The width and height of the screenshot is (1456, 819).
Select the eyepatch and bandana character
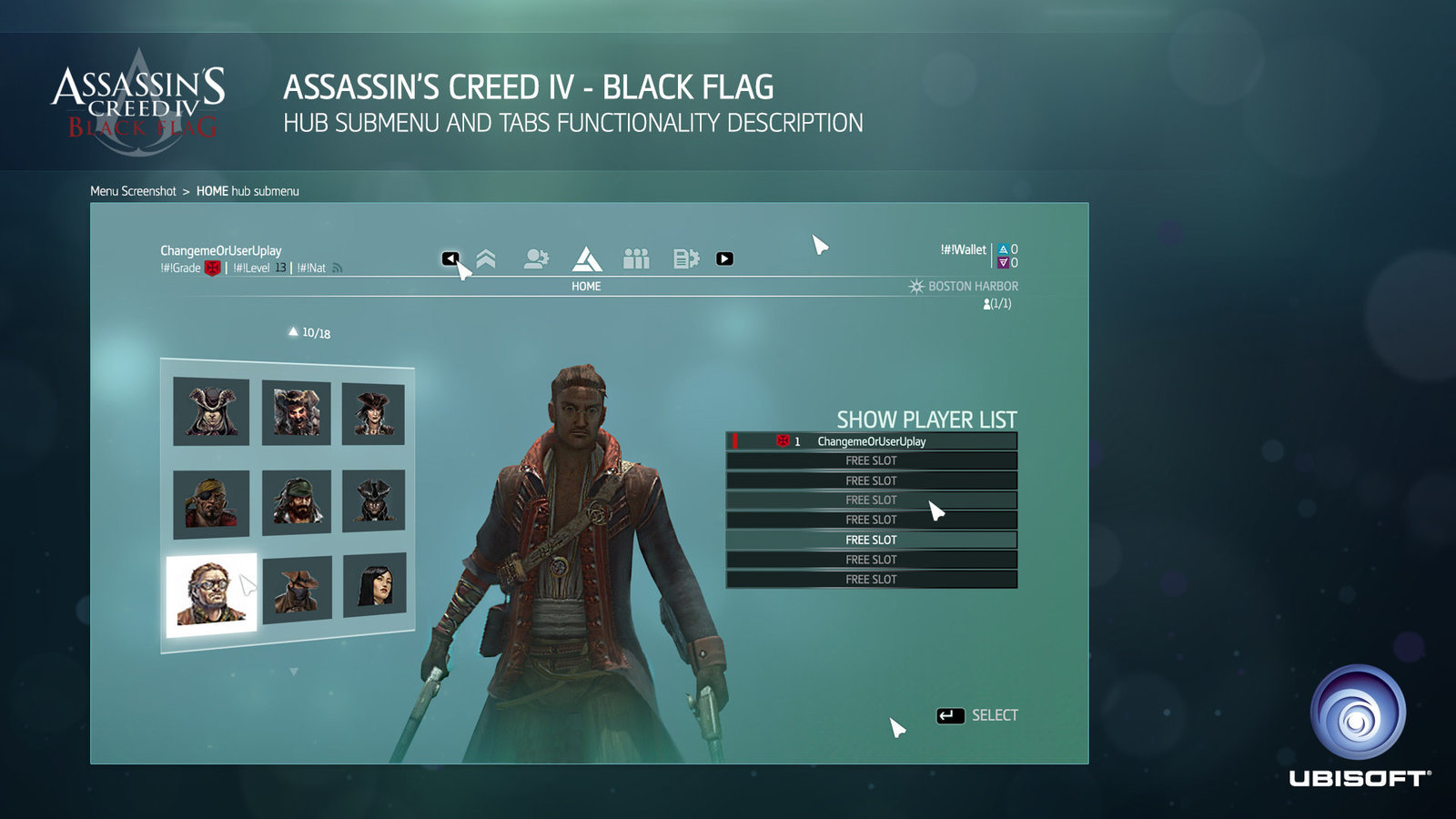click(x=211, y=504)
